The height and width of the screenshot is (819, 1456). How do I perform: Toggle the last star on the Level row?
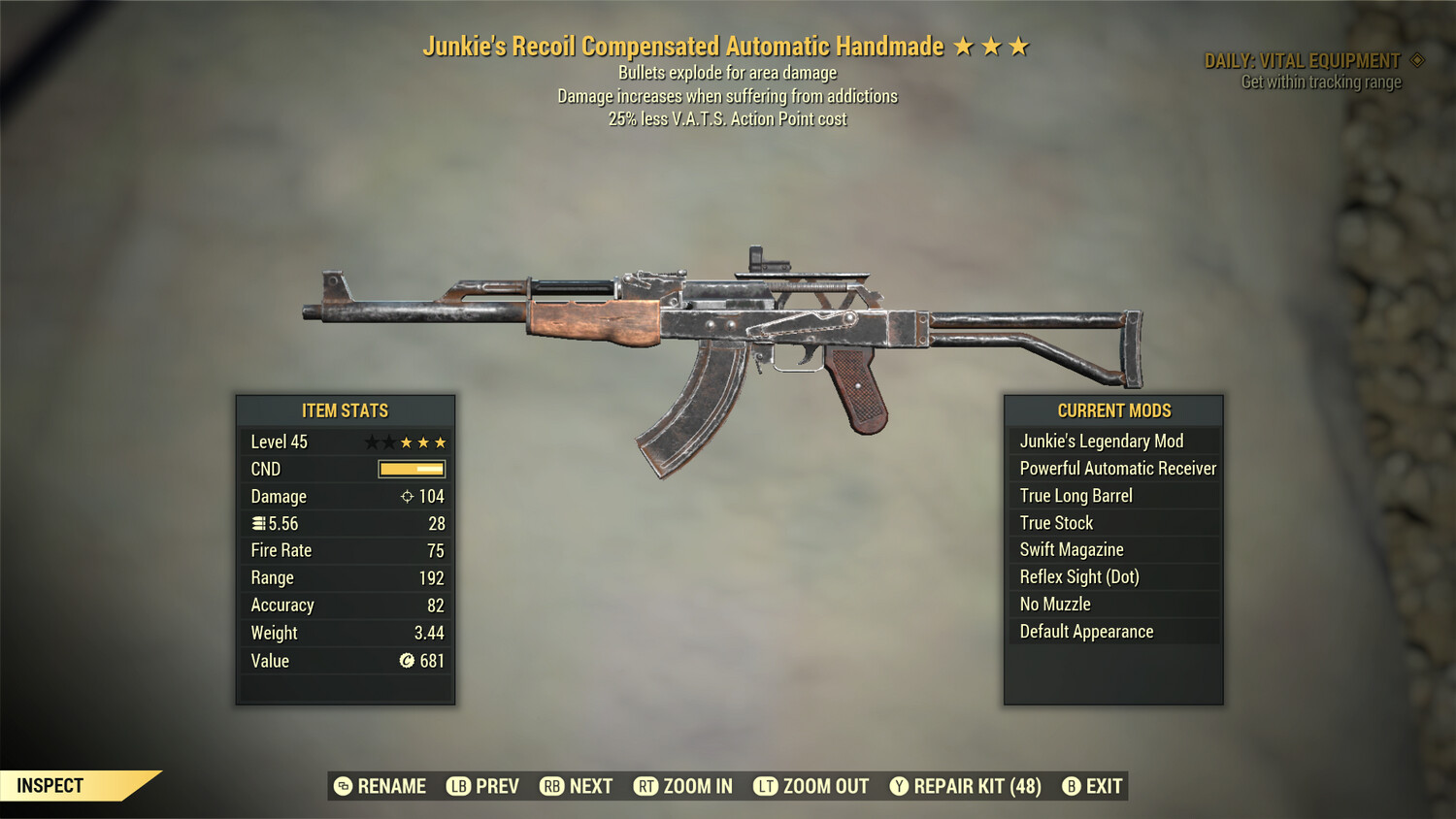(x=443, y=442)
